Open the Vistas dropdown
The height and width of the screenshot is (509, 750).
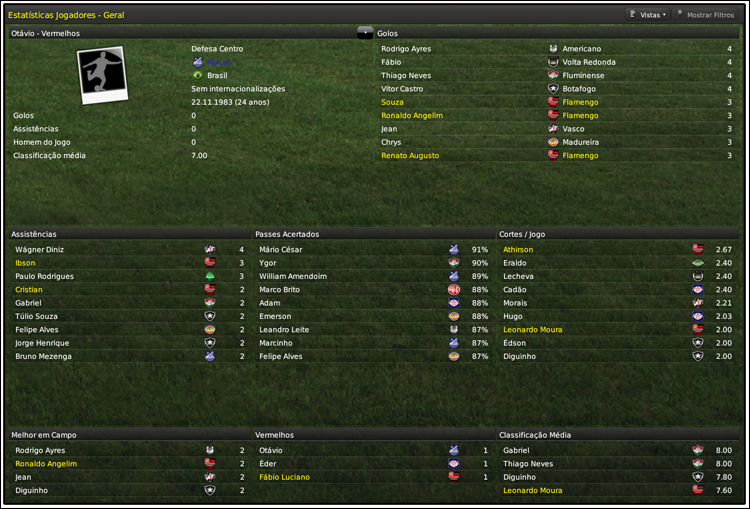pyautogui.click(x=648, y=15)
